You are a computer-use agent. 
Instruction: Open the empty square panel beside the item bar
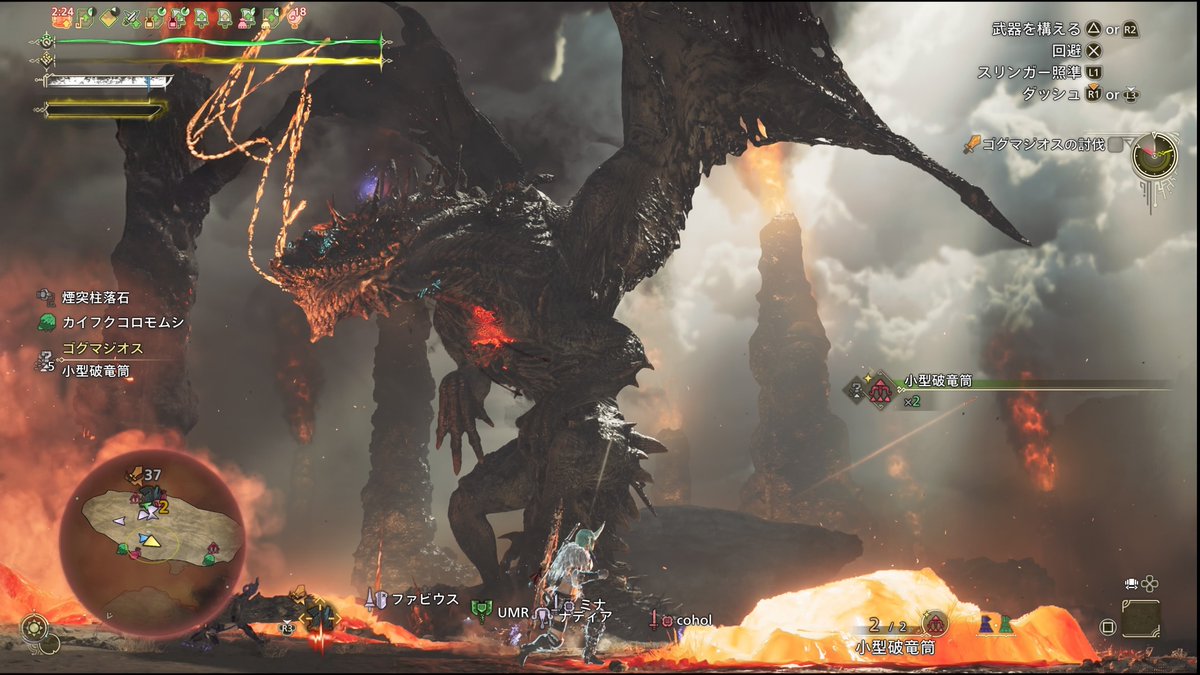1140,619
